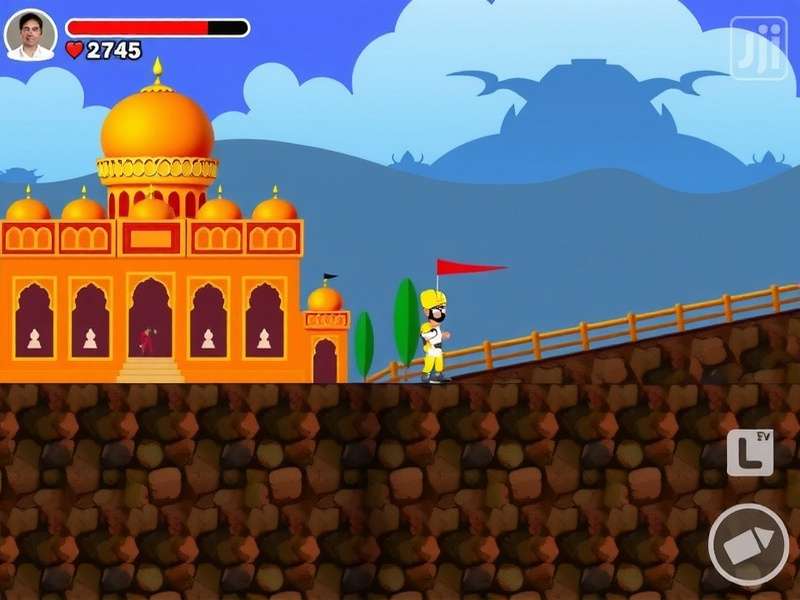The height and width of the screenshot is (600, 800).
Task: Click the Jiji watermark logo
Action: coord(758,48)
